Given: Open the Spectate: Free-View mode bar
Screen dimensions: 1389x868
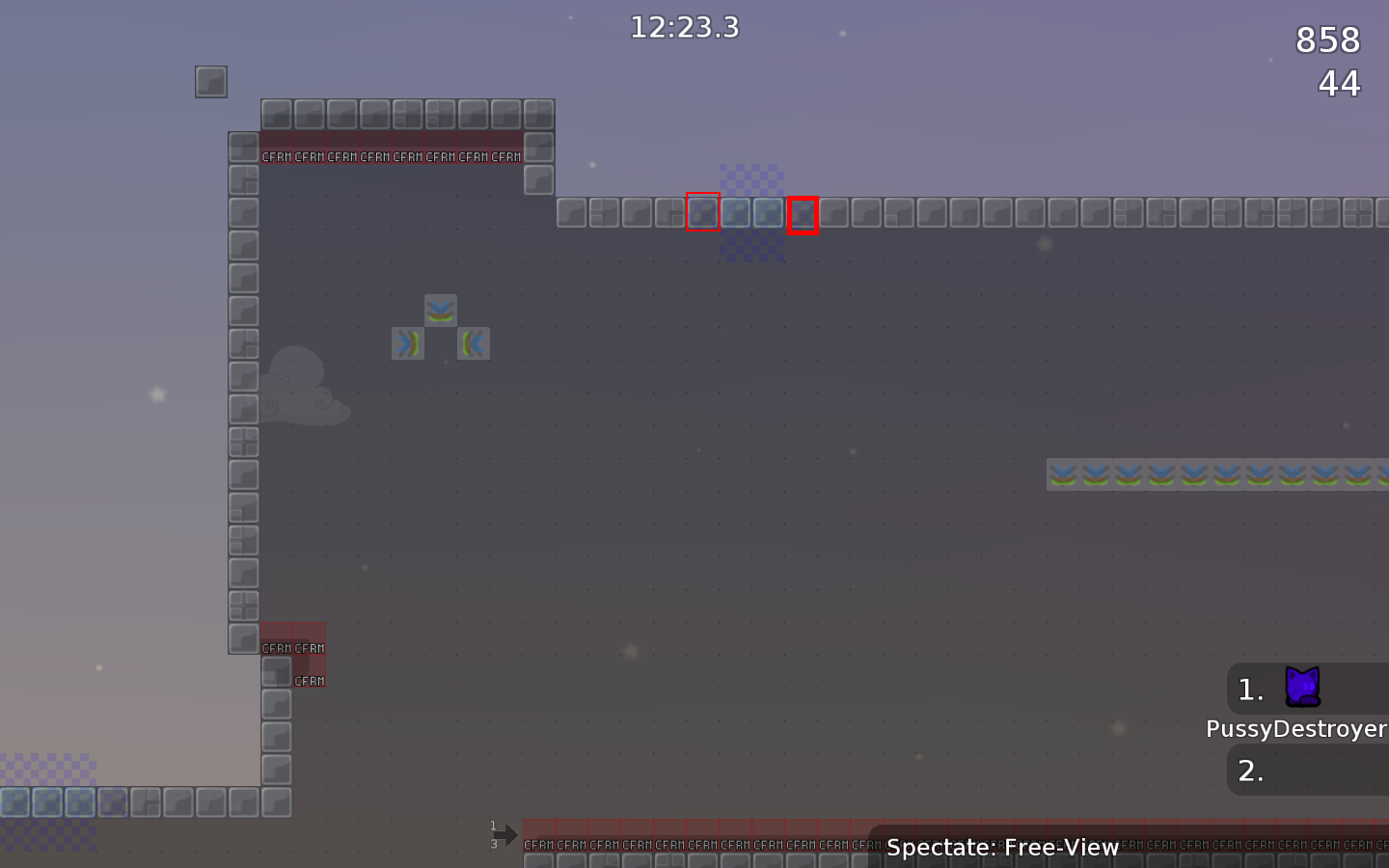Looking at the screenshot, I should pos(1001,848).
